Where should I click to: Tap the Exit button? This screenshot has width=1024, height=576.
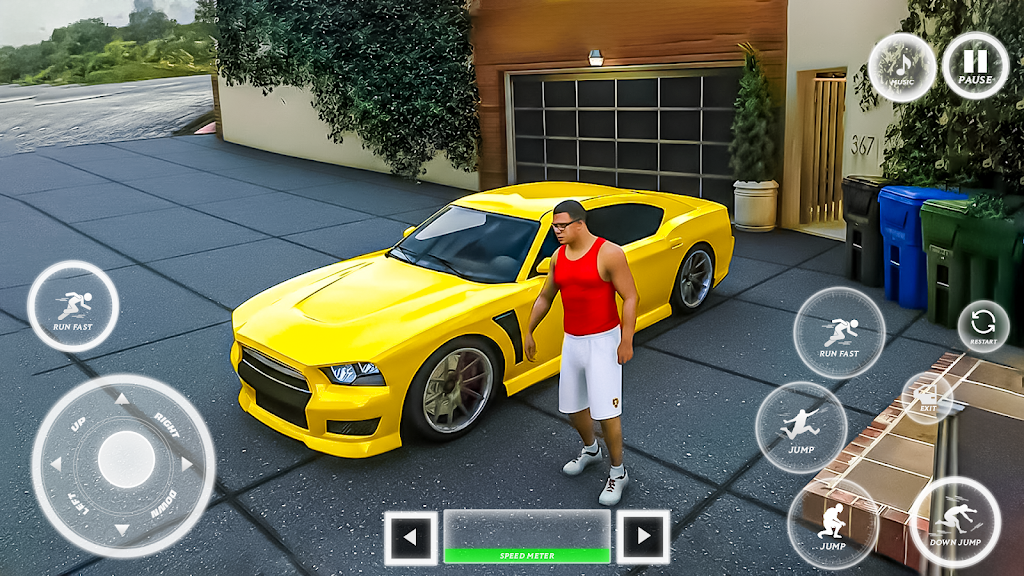click(927, 398)
